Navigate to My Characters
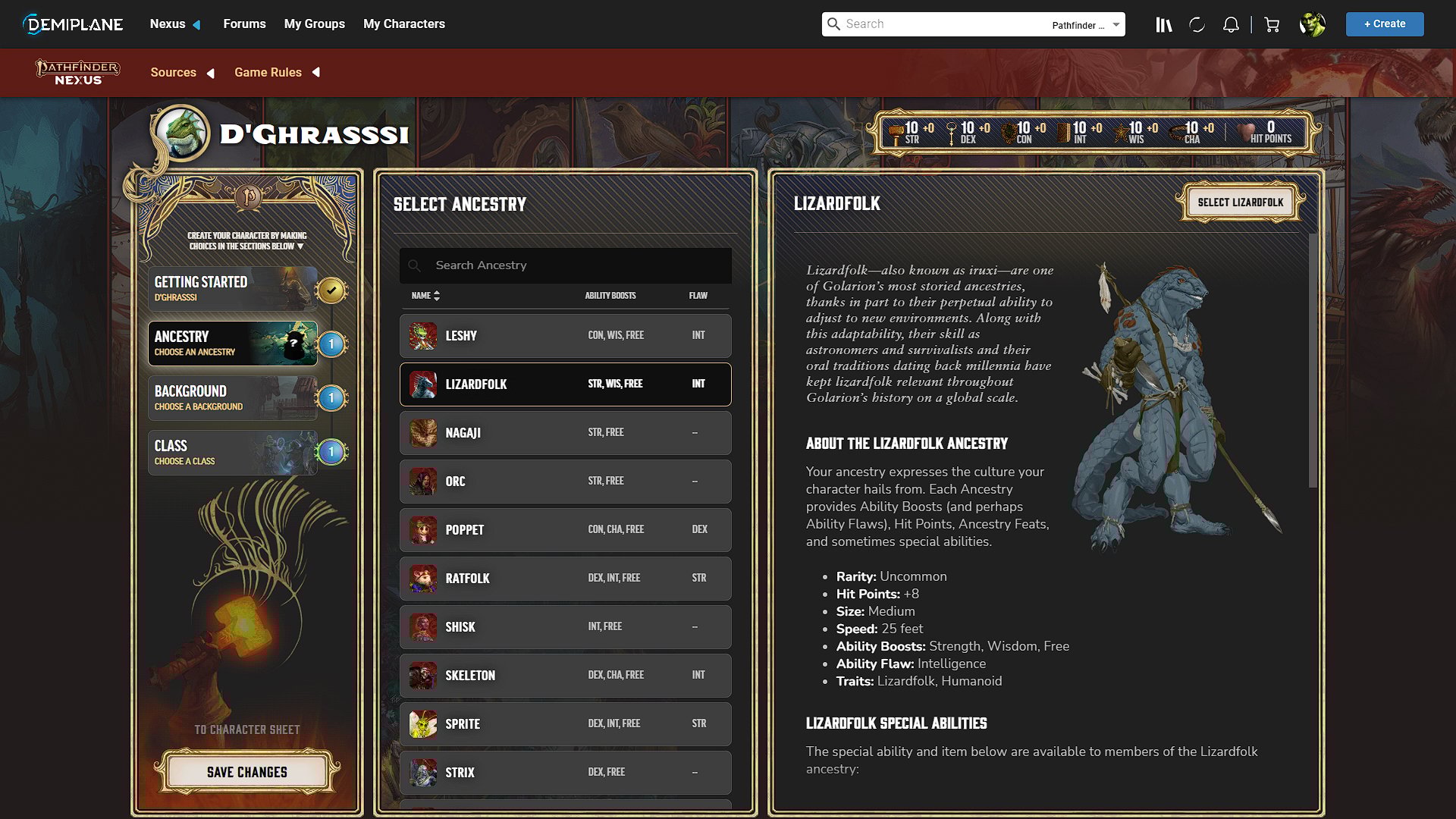This screenshot has width=1456, height=819. click(x=404, y=24)
